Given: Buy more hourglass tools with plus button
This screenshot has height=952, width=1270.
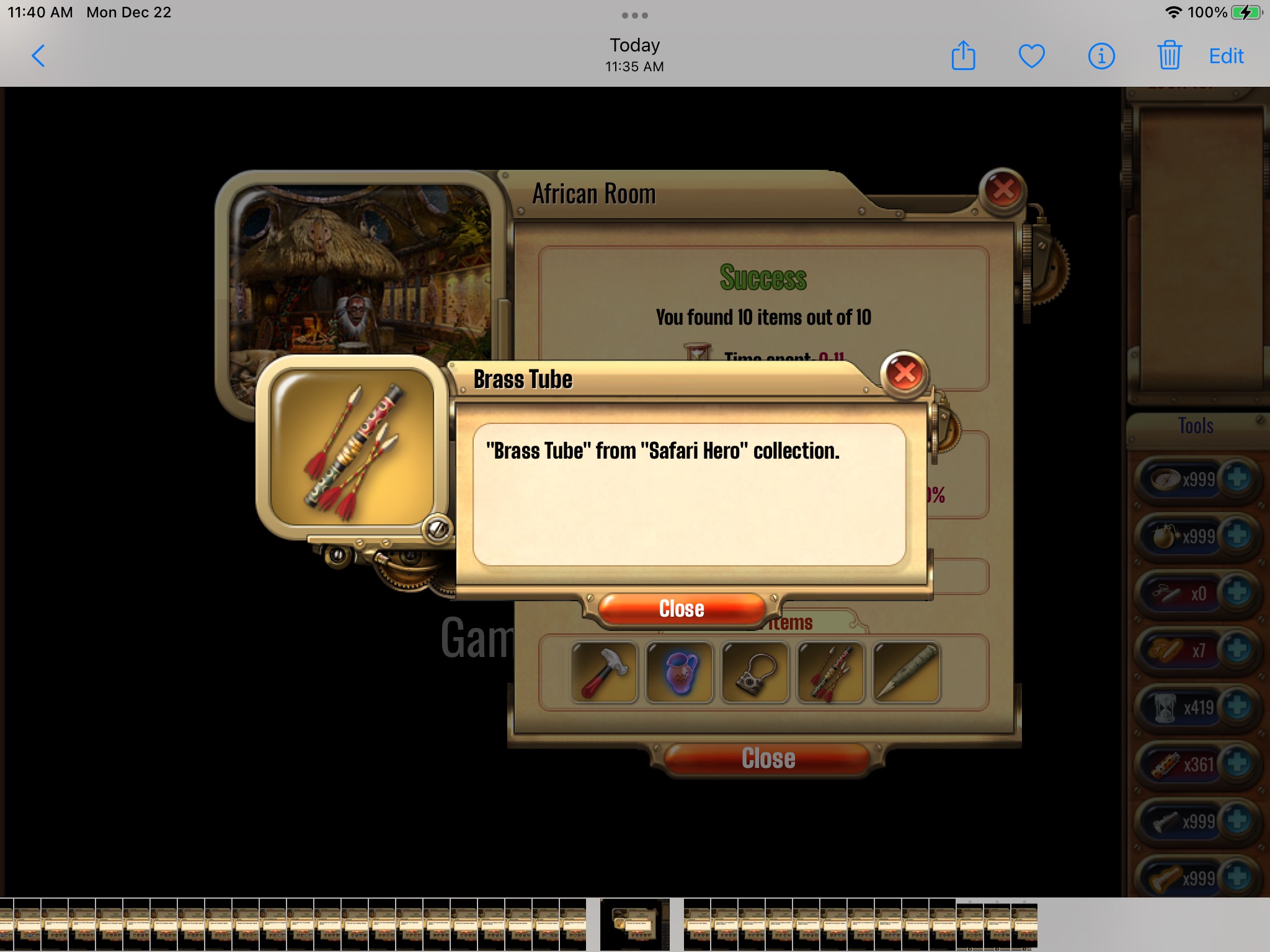Looking at the screenshot, I should pyautogui.click(x=1238, y=707).
